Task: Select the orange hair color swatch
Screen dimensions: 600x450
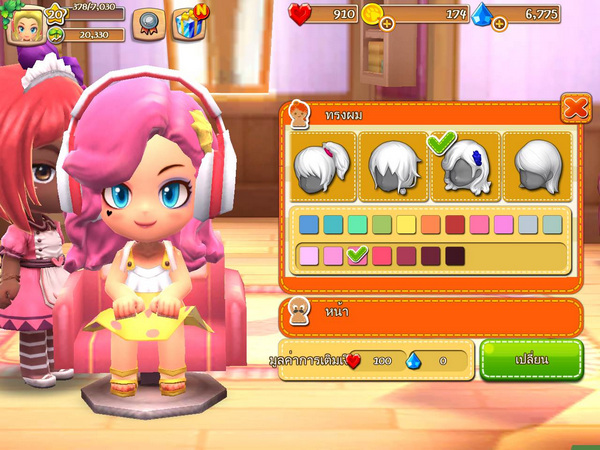Action: (x=430, y=225)
